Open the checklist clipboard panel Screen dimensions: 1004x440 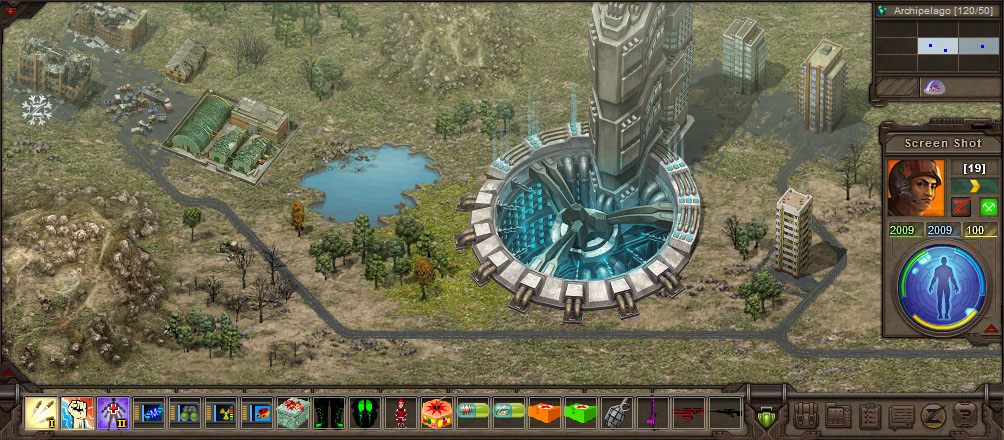[869, 414]
